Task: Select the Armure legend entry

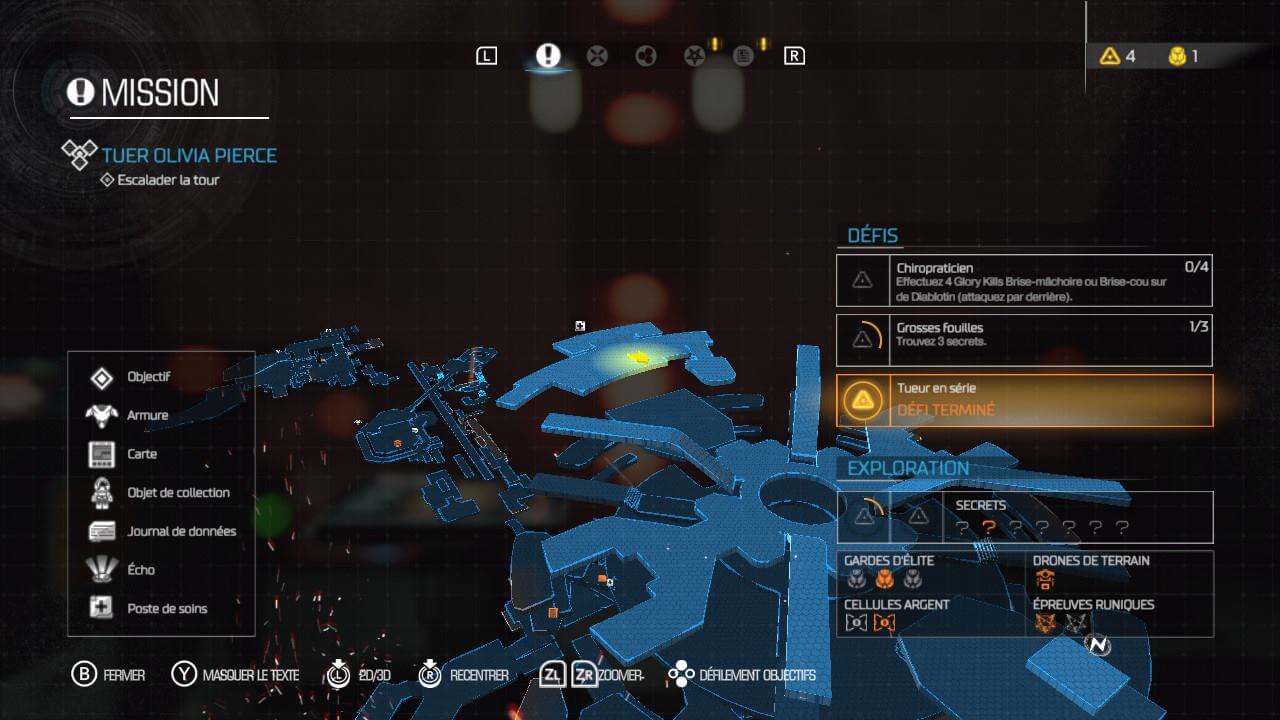Action: 147,415
